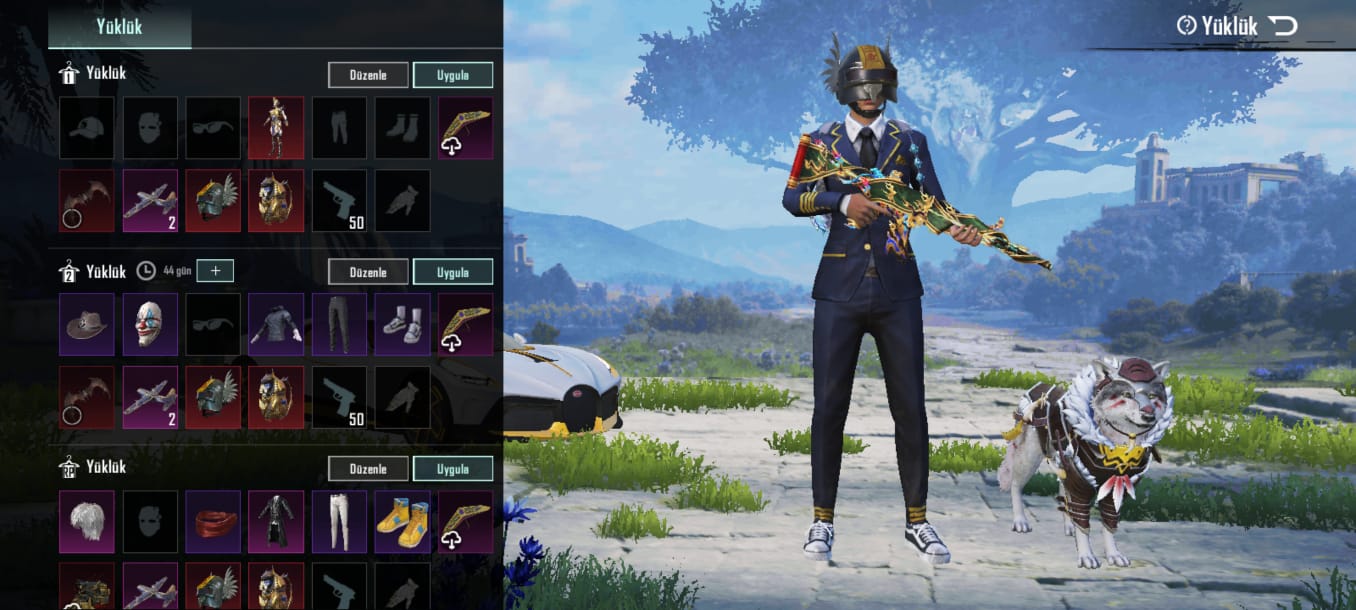The height and width of the screenshot is (610, 1356).
Task: Edit loadout 2 using Düzenle
Action: pyautogui.click(x=368, y=272)
